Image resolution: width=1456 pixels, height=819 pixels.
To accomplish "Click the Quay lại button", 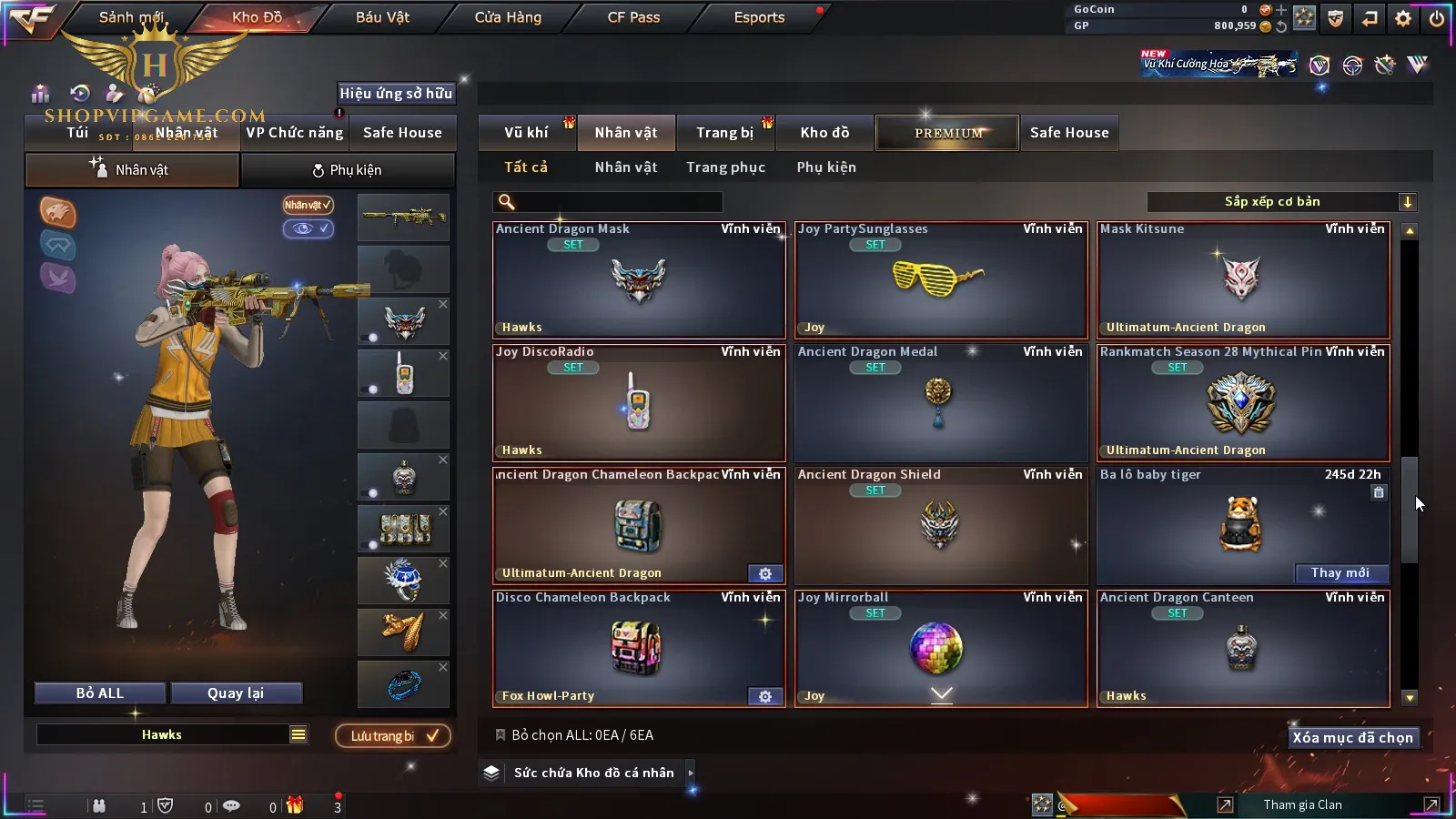I will [236, 693].
